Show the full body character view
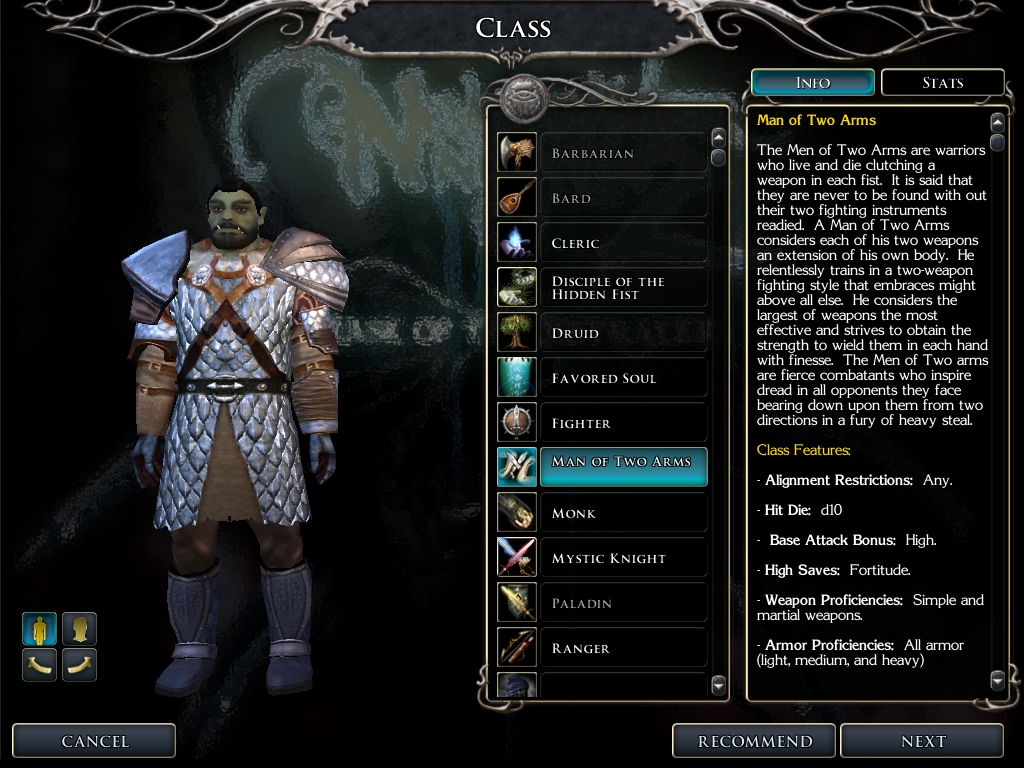This screenshot has height=768, width=1024. [x=40, y=629]
